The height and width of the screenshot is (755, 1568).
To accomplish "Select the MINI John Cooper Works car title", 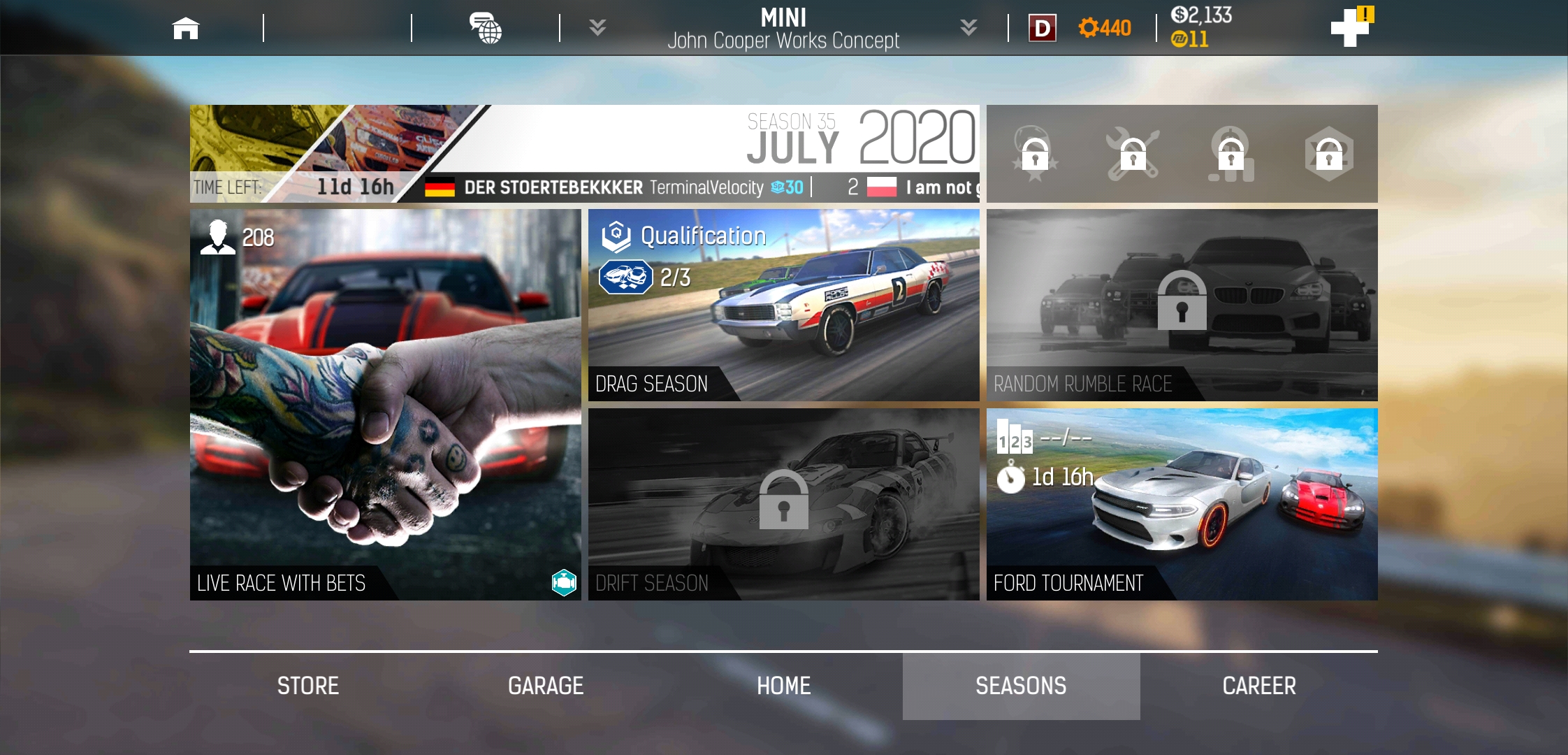I will pyautogui.click(x=783, y=28).
